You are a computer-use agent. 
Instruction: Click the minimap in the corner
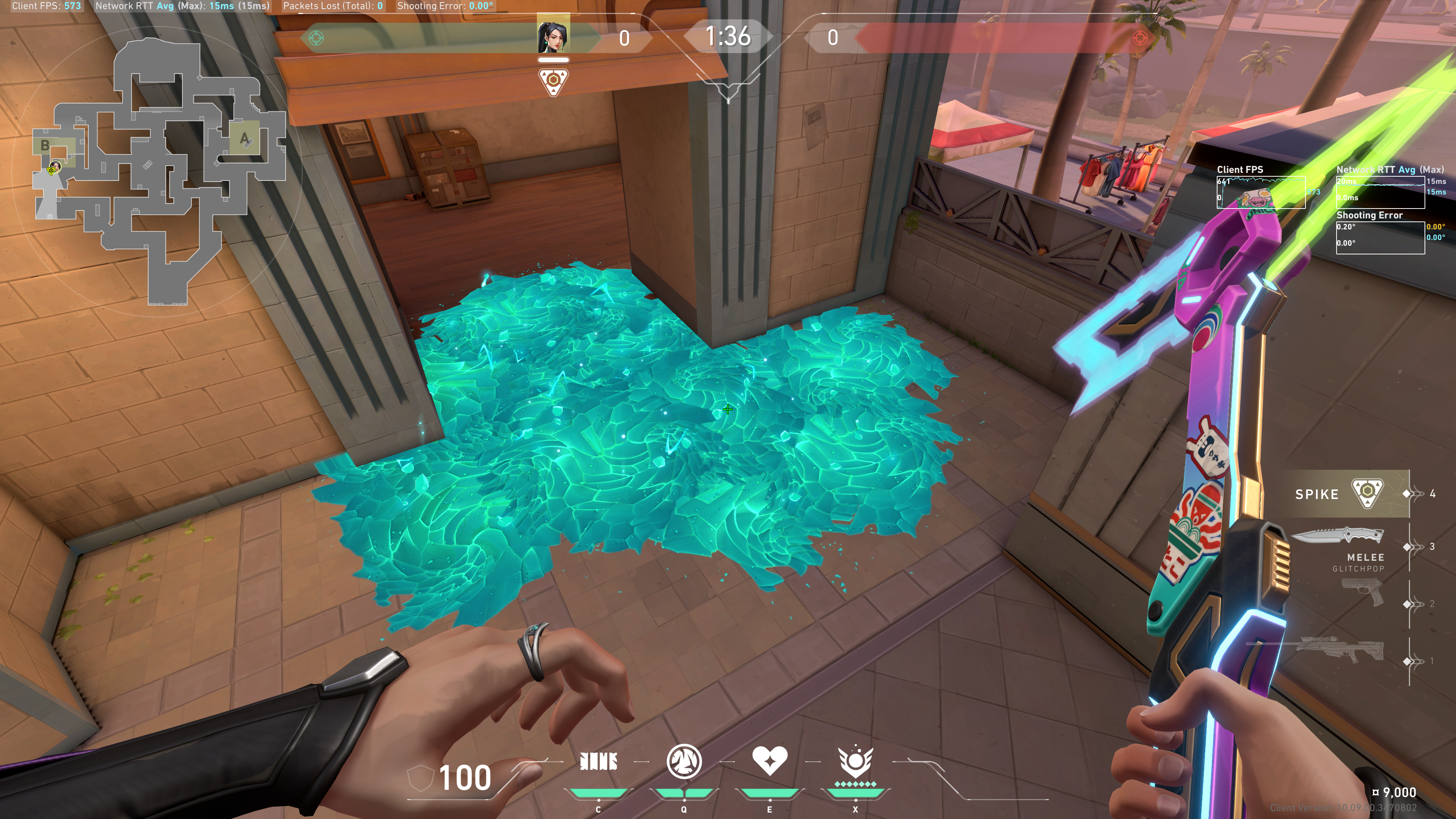coord(158,169)
